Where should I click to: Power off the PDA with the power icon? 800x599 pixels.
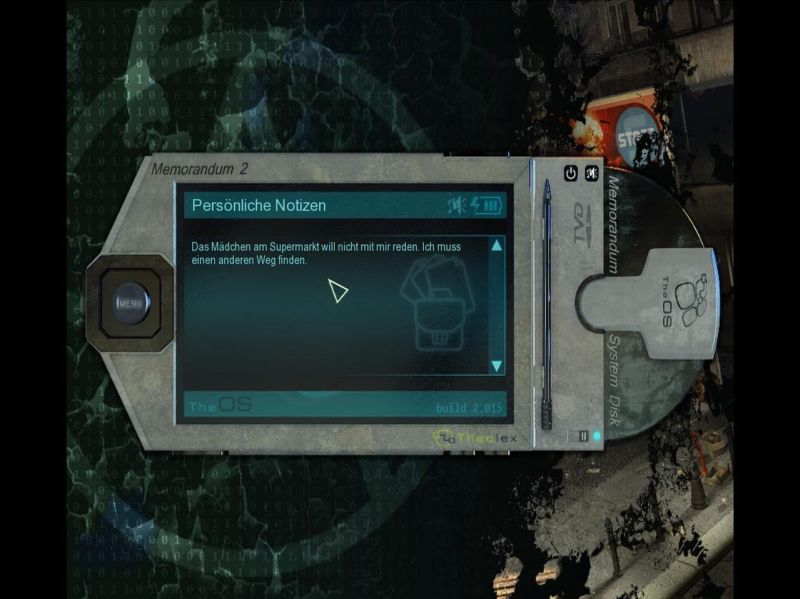571,173
